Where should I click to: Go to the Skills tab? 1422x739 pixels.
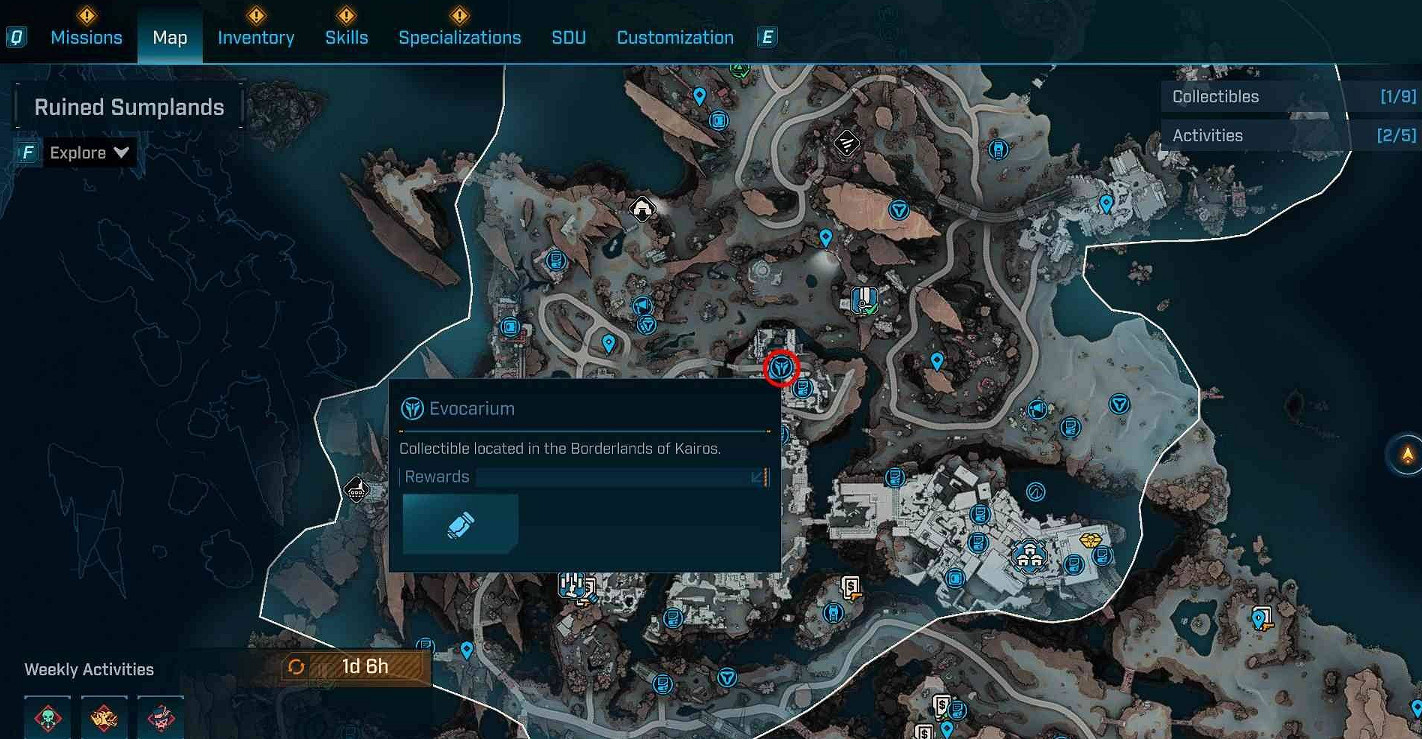click(346, 38)
